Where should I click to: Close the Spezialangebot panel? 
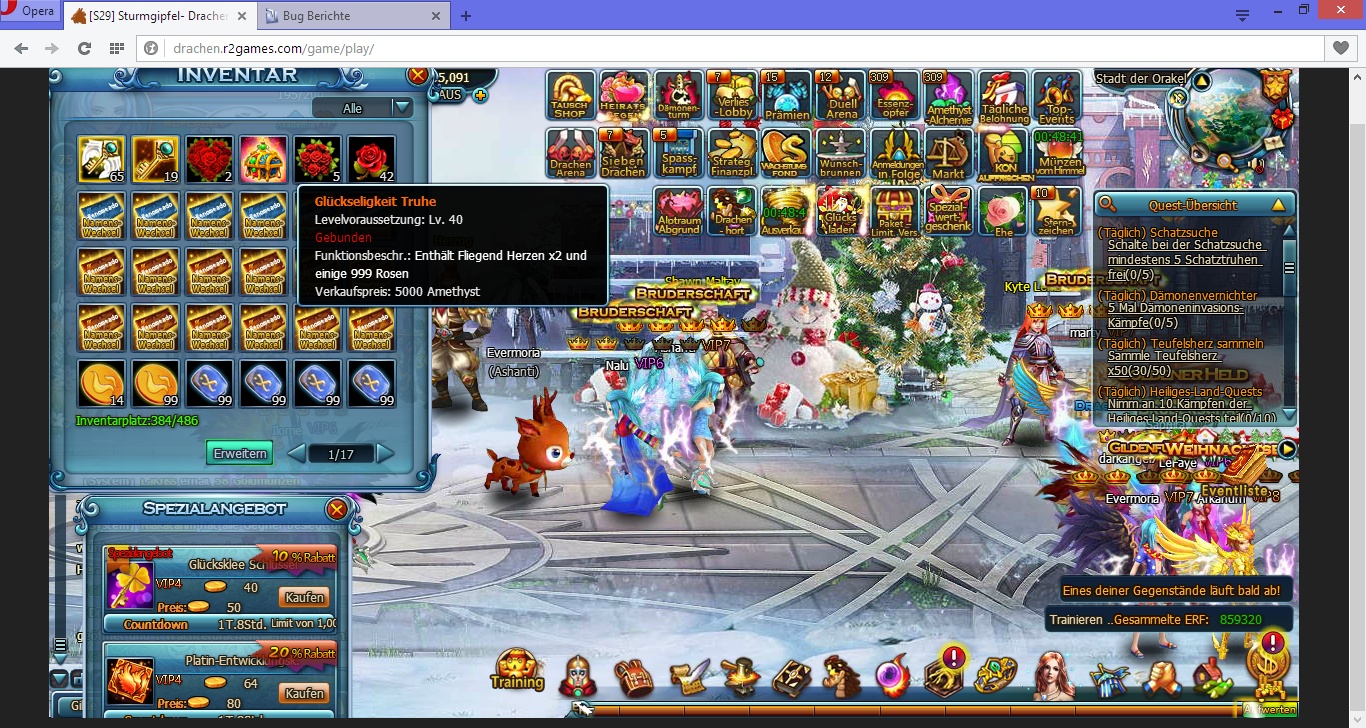[x=337, y=510]
